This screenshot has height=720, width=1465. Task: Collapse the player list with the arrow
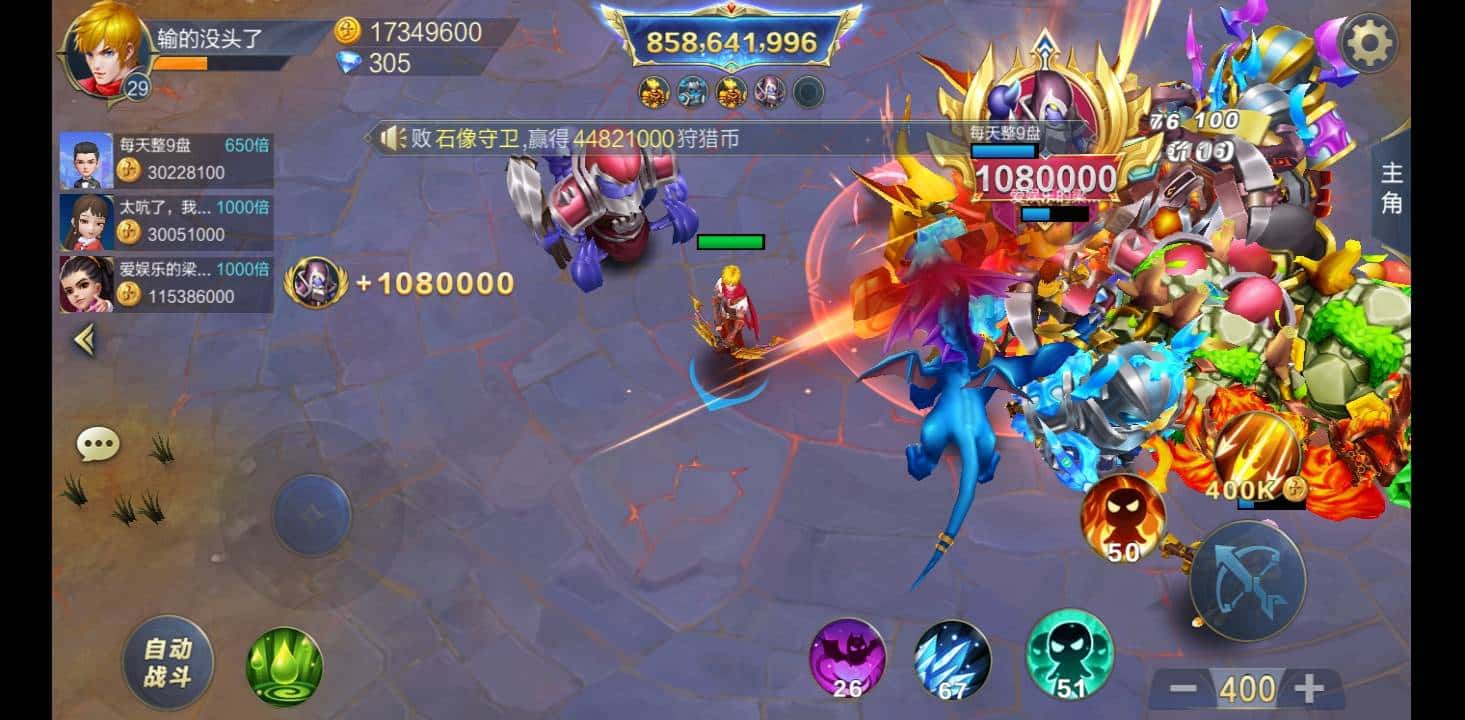pos(85,341)
